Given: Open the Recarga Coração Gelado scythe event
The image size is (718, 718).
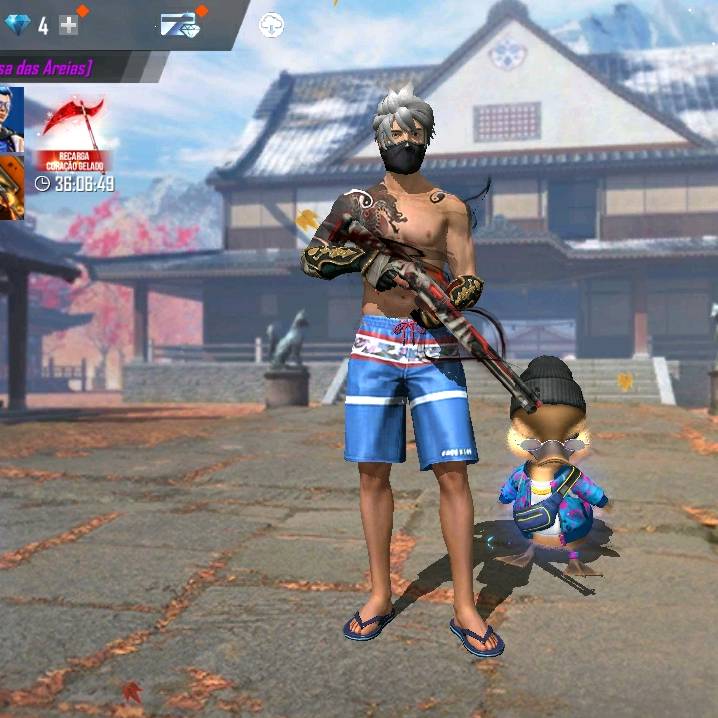Looking at the screenshot, I should [73, 133].
